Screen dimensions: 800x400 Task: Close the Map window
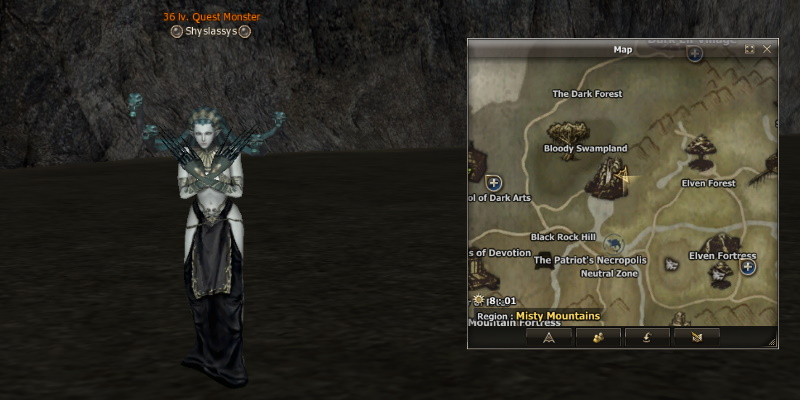767,48
